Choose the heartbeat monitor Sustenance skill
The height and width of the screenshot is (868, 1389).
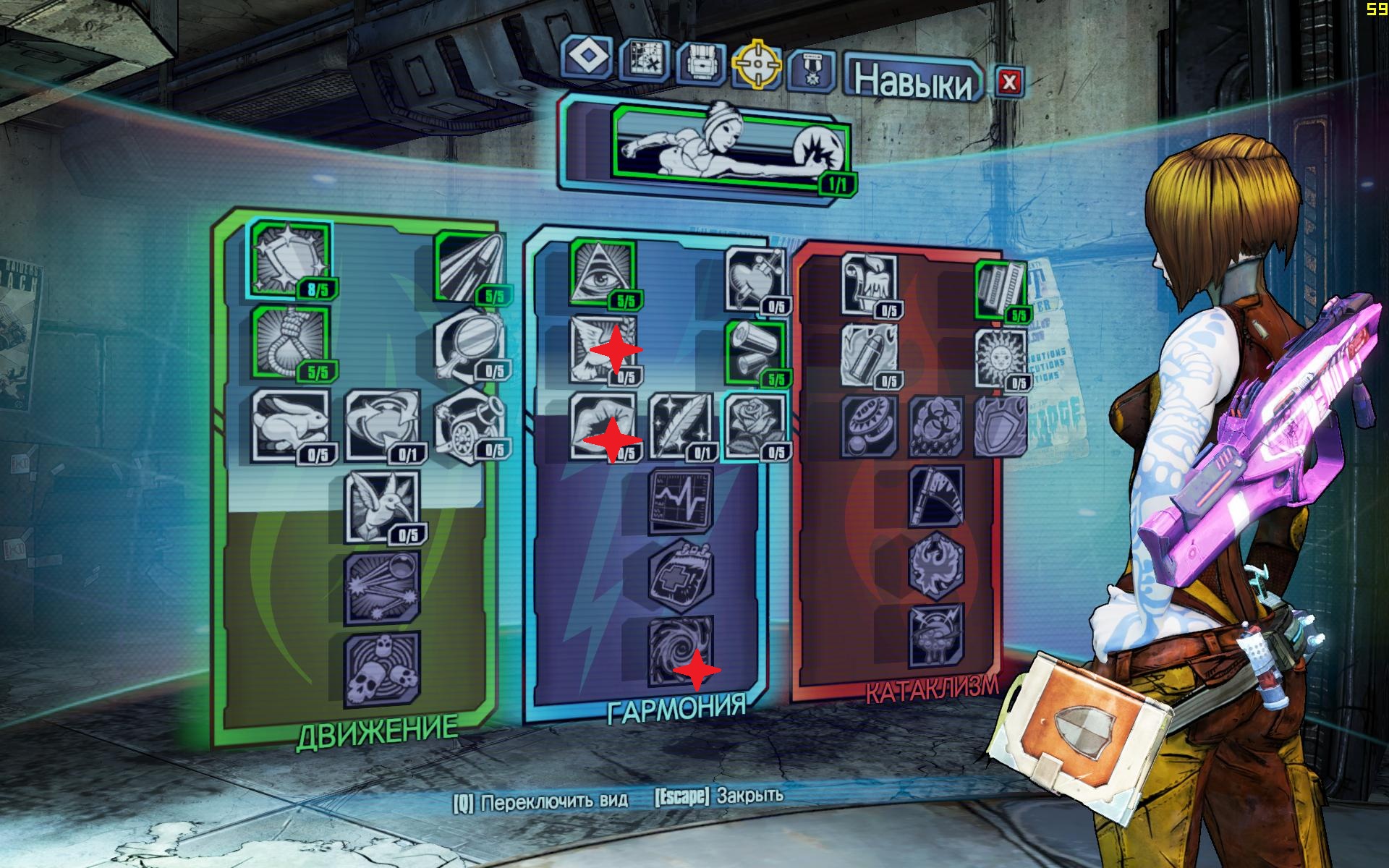(x=680, y=500)
